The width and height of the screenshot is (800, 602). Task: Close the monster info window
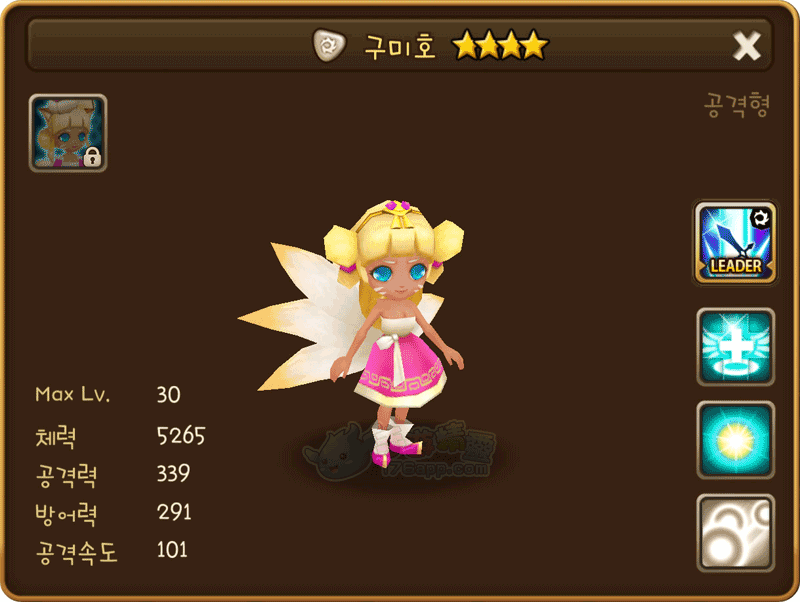pos(747,45)
